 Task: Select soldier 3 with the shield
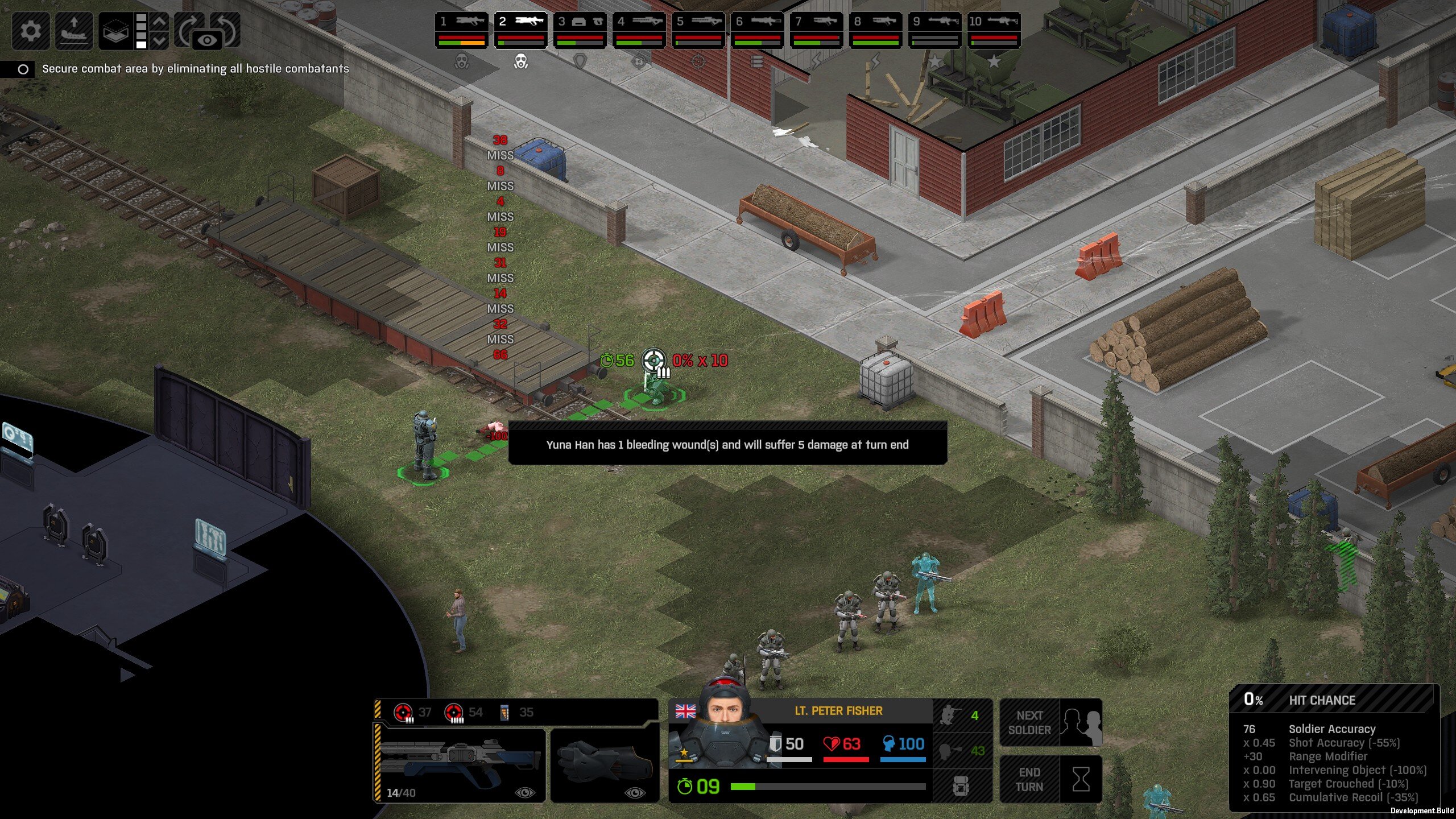tap(580, 30)
